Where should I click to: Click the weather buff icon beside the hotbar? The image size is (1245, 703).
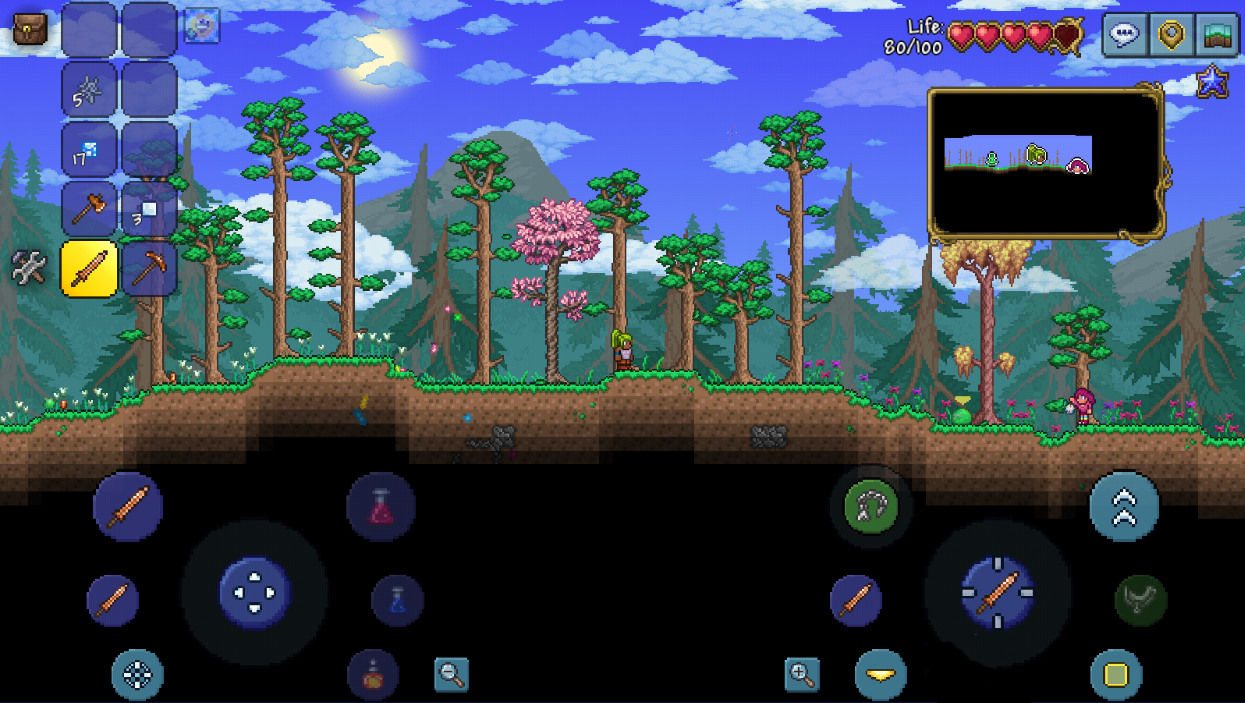click(x=202, y=26)
